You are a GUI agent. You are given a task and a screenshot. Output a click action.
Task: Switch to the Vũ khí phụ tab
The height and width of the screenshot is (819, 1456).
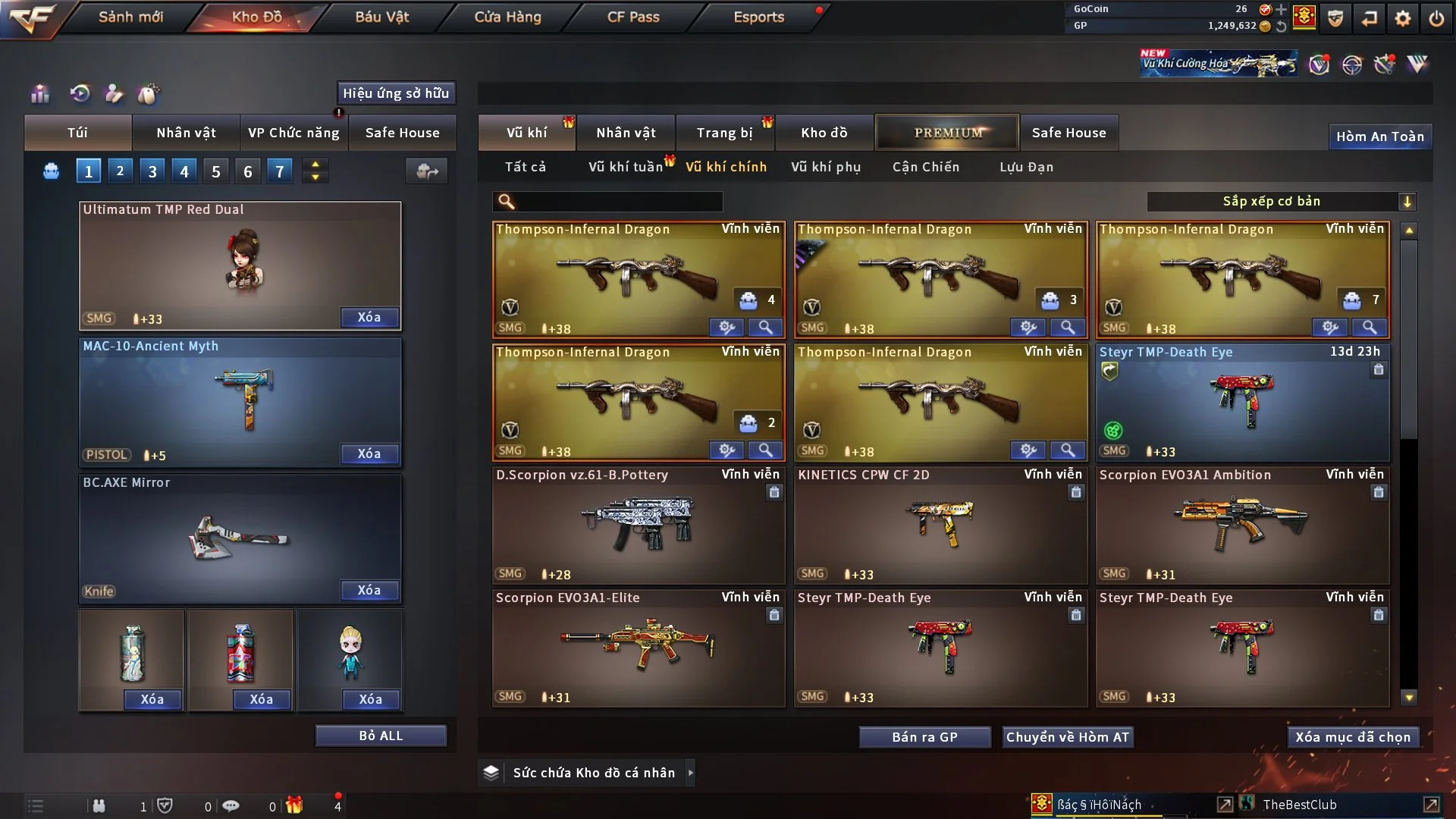tap(827, 167)
